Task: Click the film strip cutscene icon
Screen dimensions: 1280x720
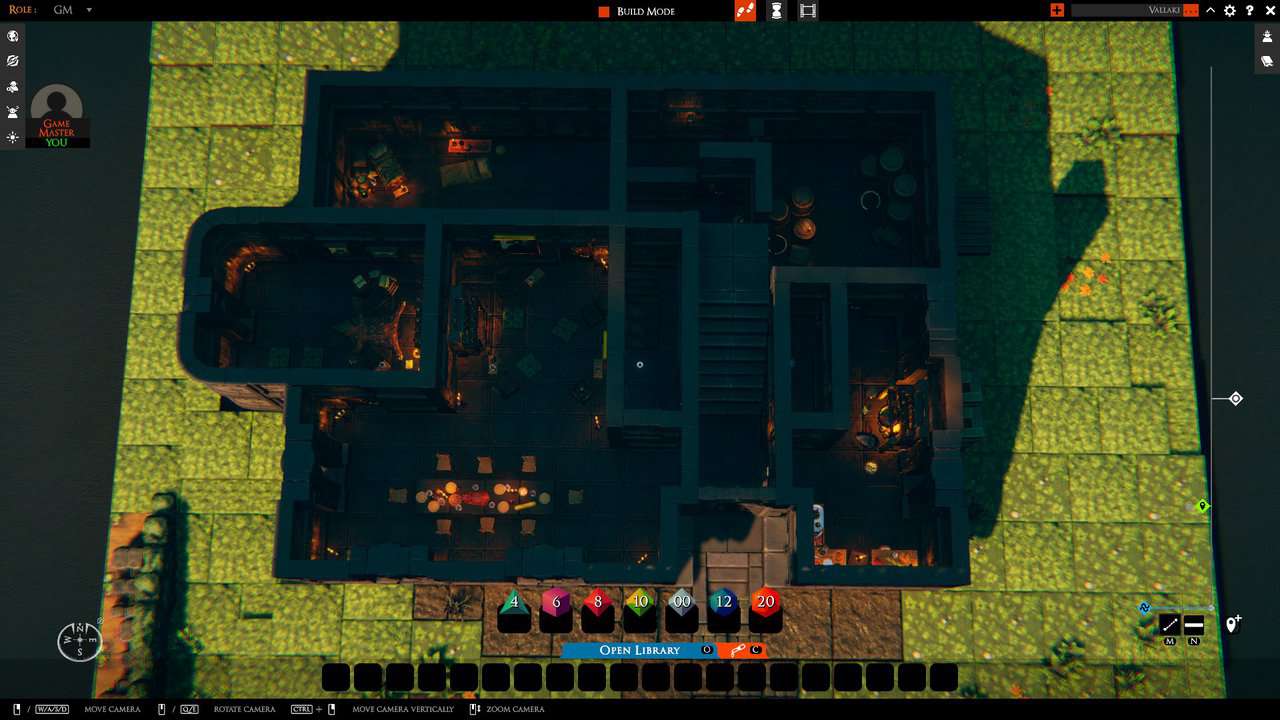Action: pyautogui.click(x=807, y=11)
